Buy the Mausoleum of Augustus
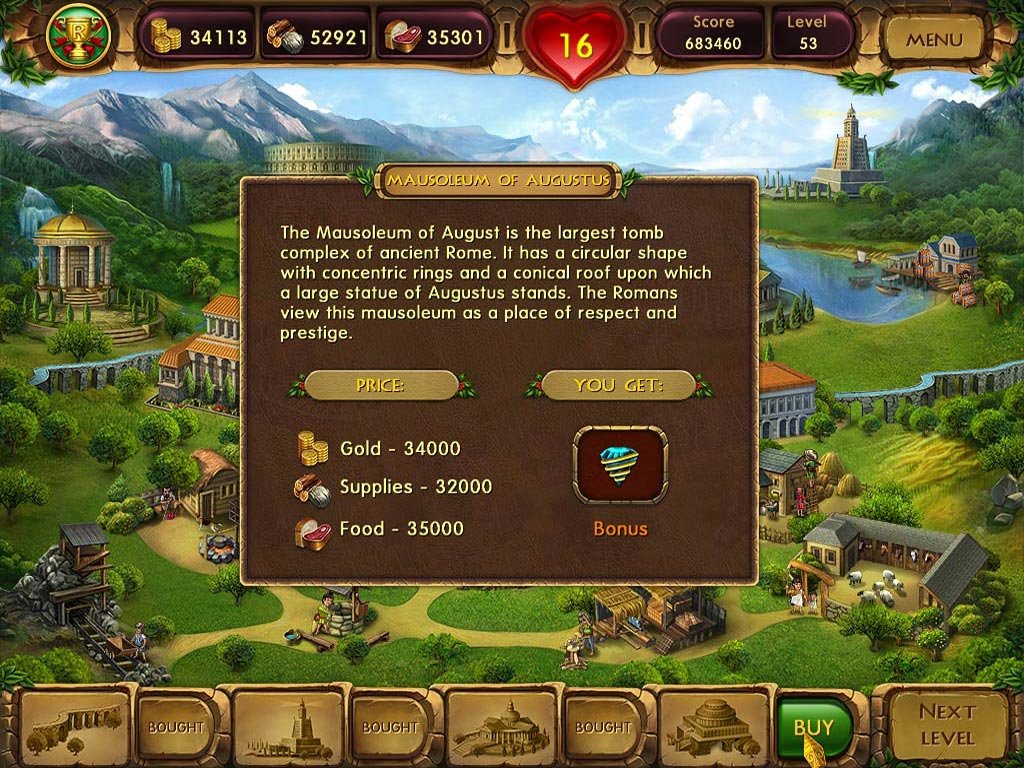The height and width of the screenshot is (768, 1024). [814, 727]
